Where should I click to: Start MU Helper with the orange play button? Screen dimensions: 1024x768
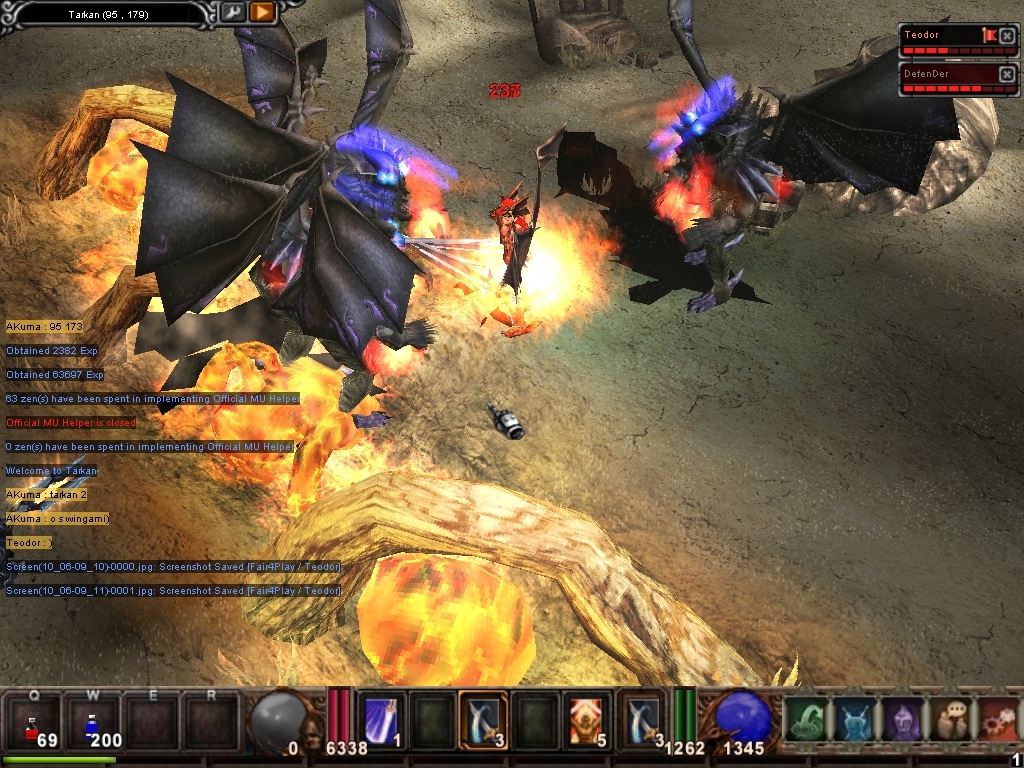[262, 13]
